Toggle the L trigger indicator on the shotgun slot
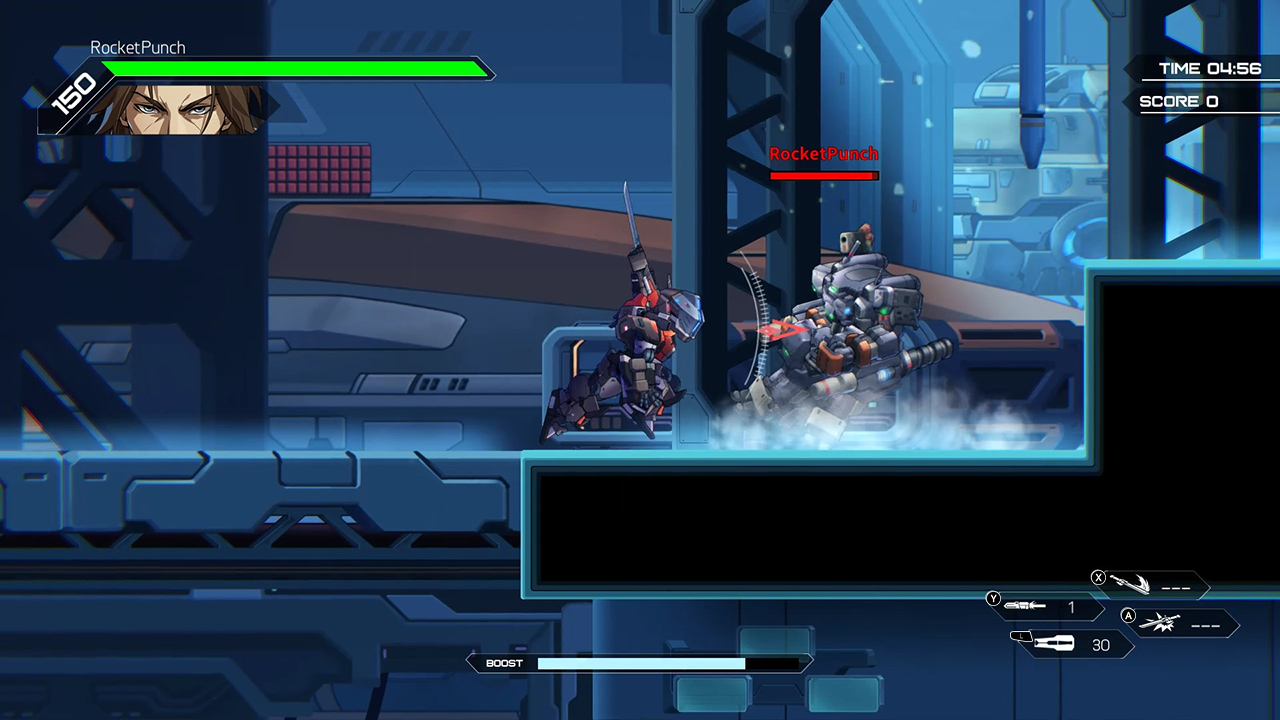The height and width of the screenshot is (720, 1280). [1020, 636]
